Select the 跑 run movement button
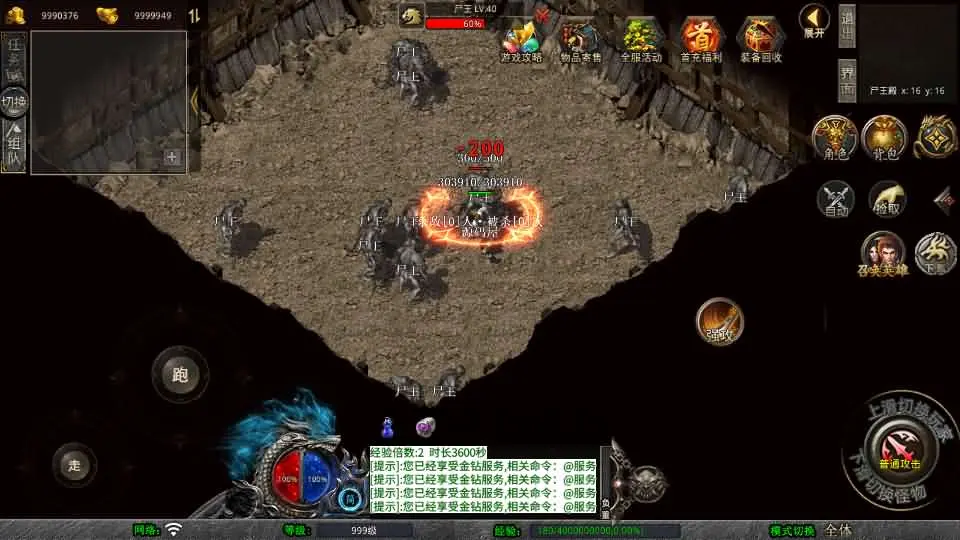The height and width of the screenshot is (540, 960). click(180, 375)
